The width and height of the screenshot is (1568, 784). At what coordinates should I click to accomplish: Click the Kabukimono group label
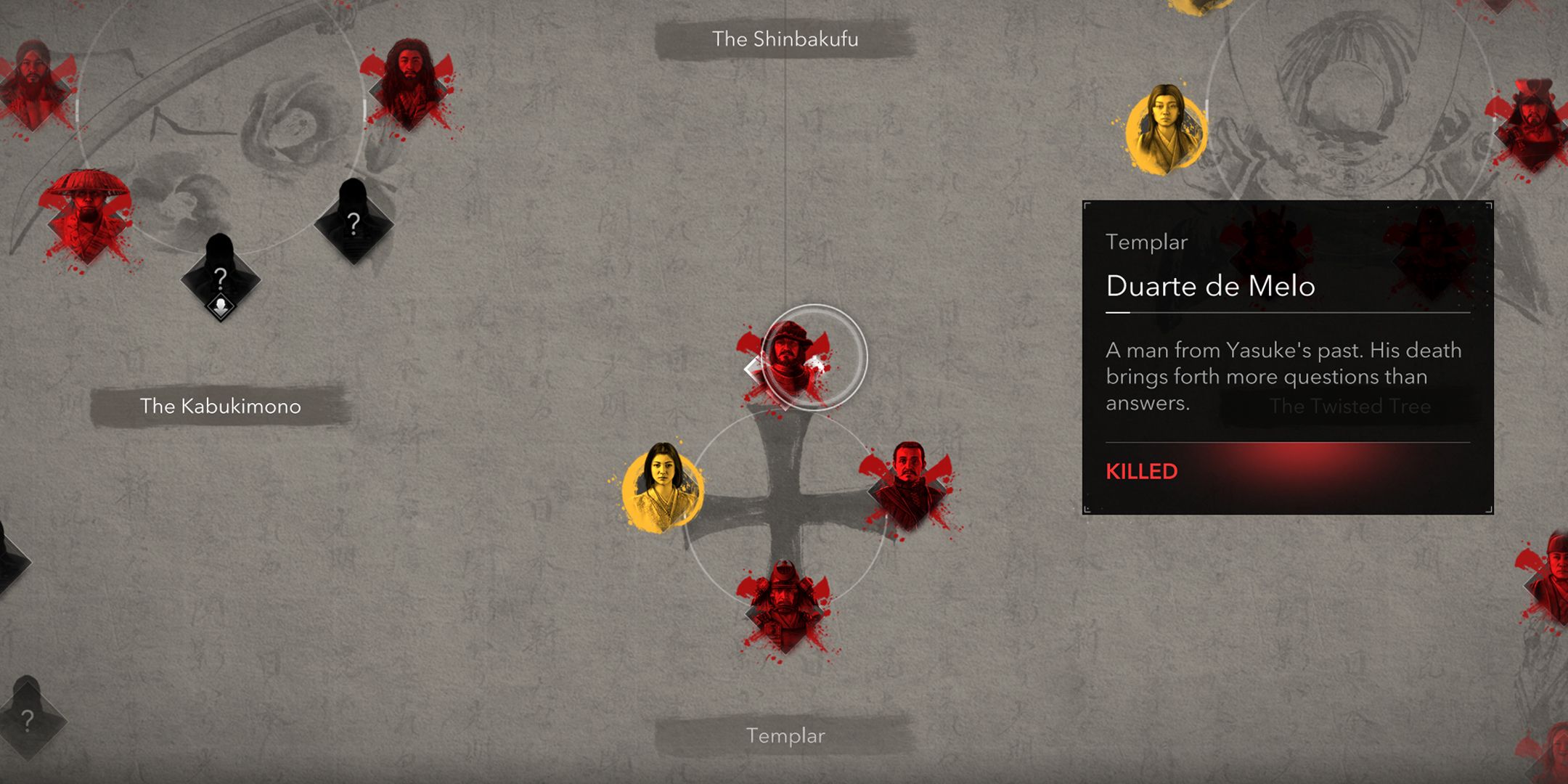tap(220, 406)
